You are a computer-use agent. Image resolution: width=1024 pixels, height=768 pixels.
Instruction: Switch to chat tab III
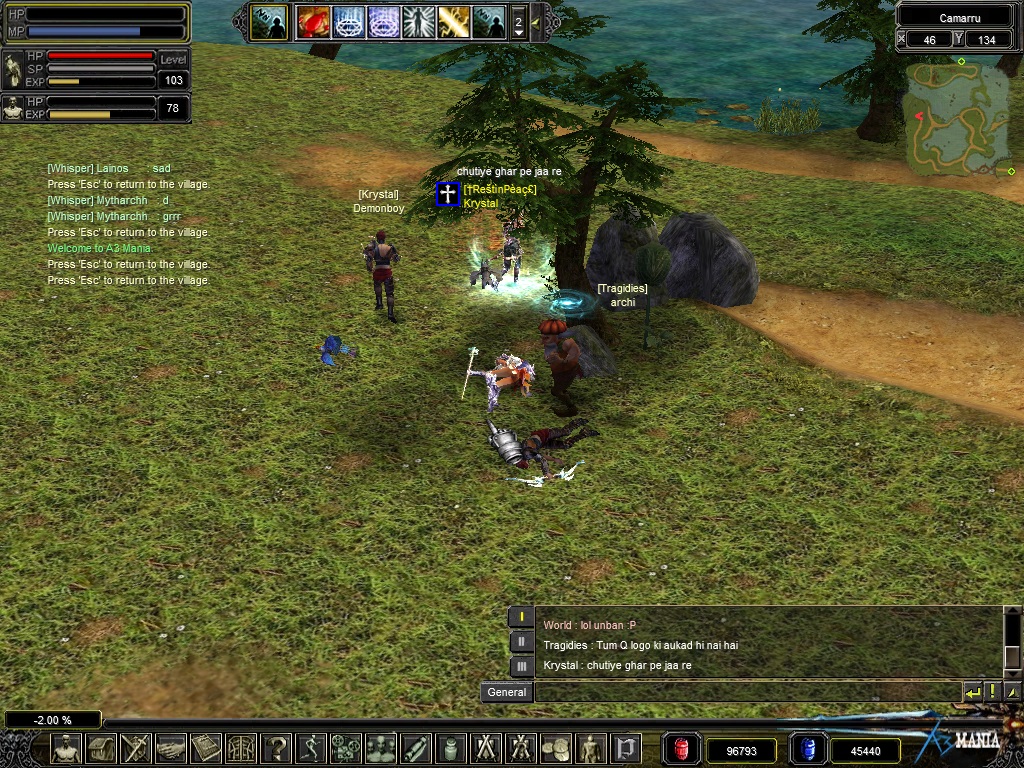[521, 666]
